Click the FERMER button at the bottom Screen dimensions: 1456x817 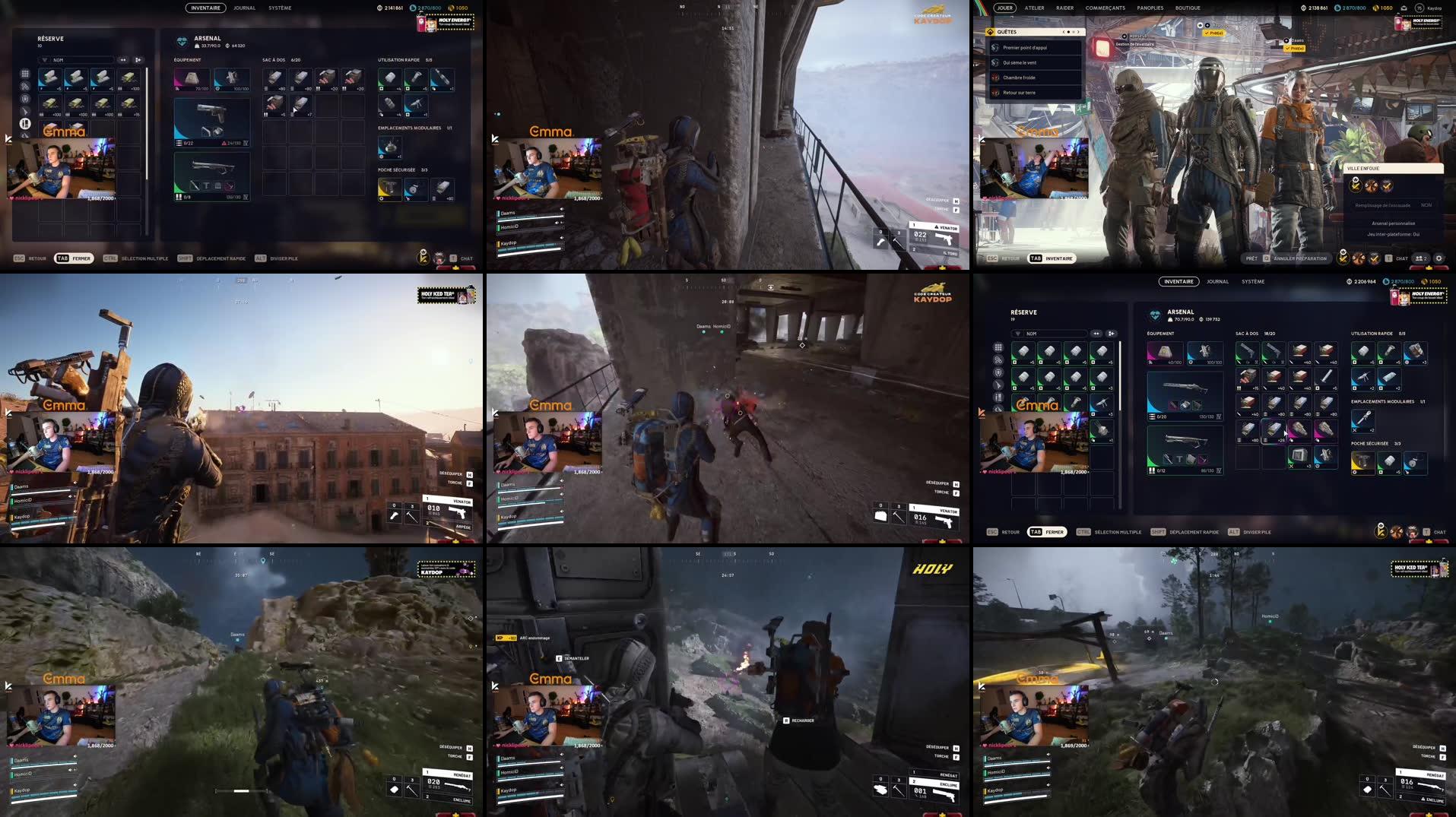[x=81, y=258]
